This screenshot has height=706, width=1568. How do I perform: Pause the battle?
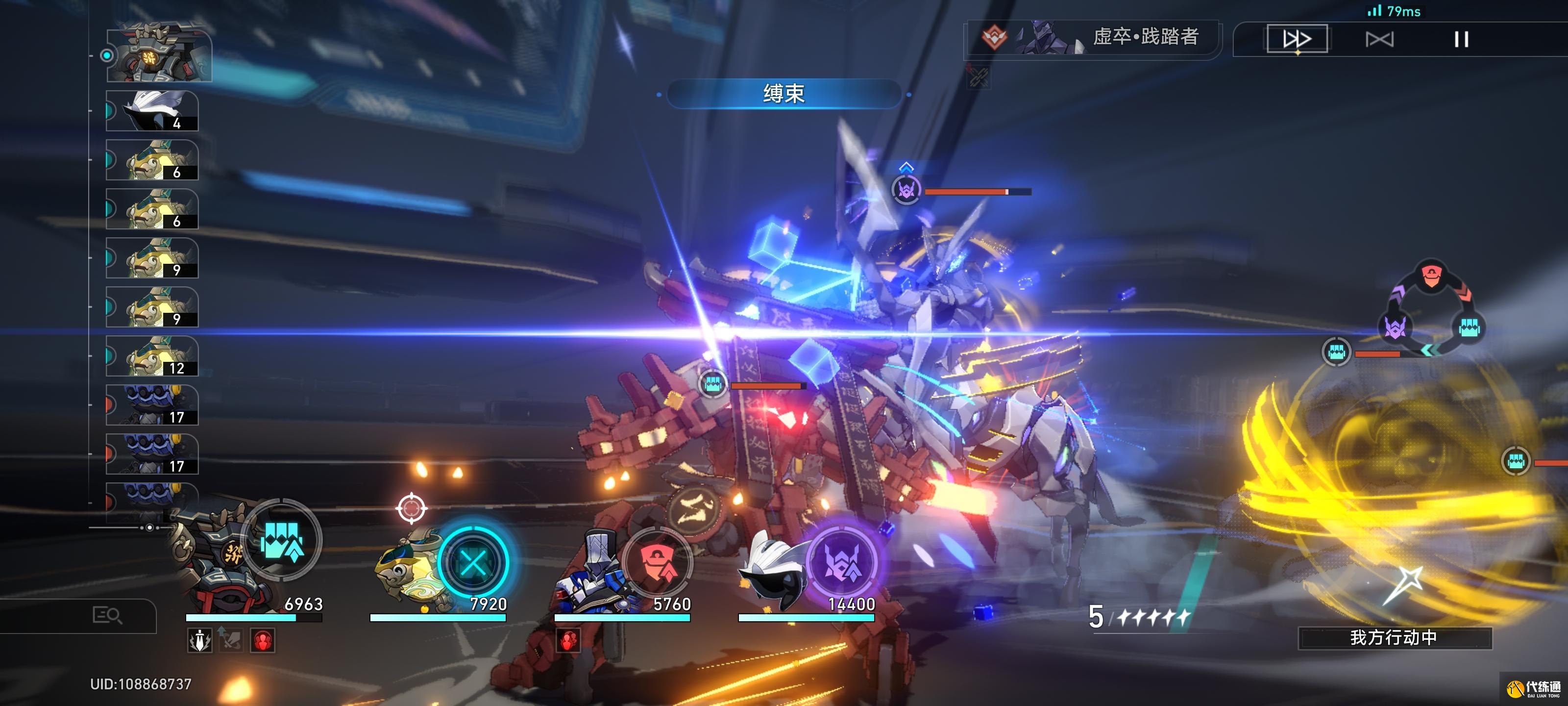click(1461, 40)
